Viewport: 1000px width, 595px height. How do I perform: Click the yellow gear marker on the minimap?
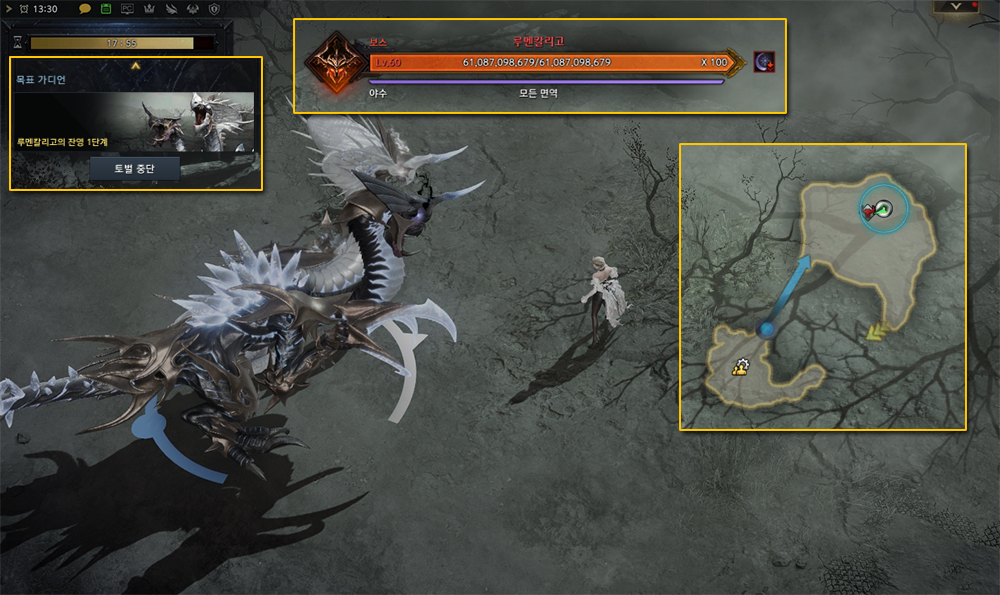point(741,366)
